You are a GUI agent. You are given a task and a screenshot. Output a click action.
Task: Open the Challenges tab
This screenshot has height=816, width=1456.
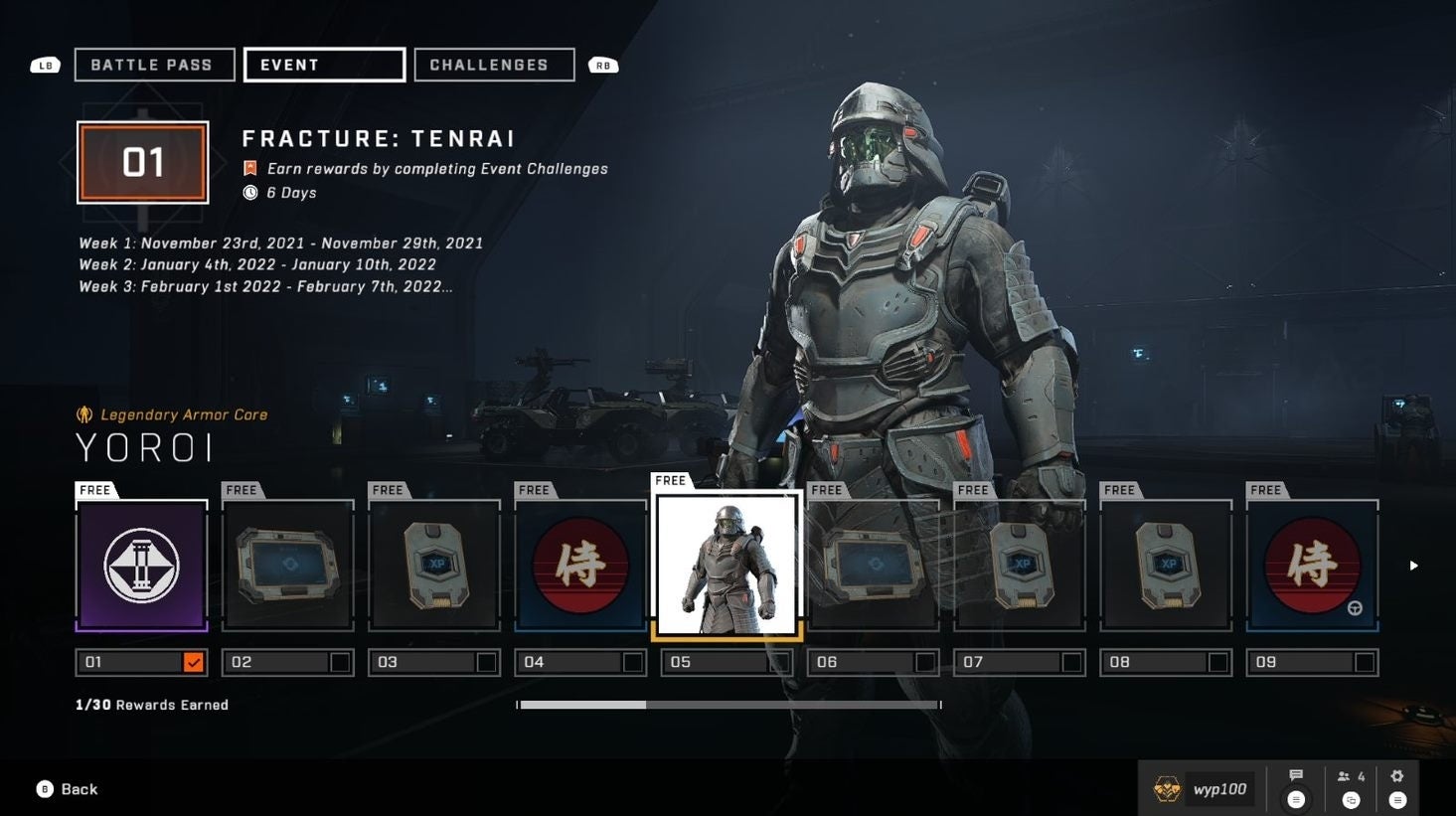click(x=494, y=65)
